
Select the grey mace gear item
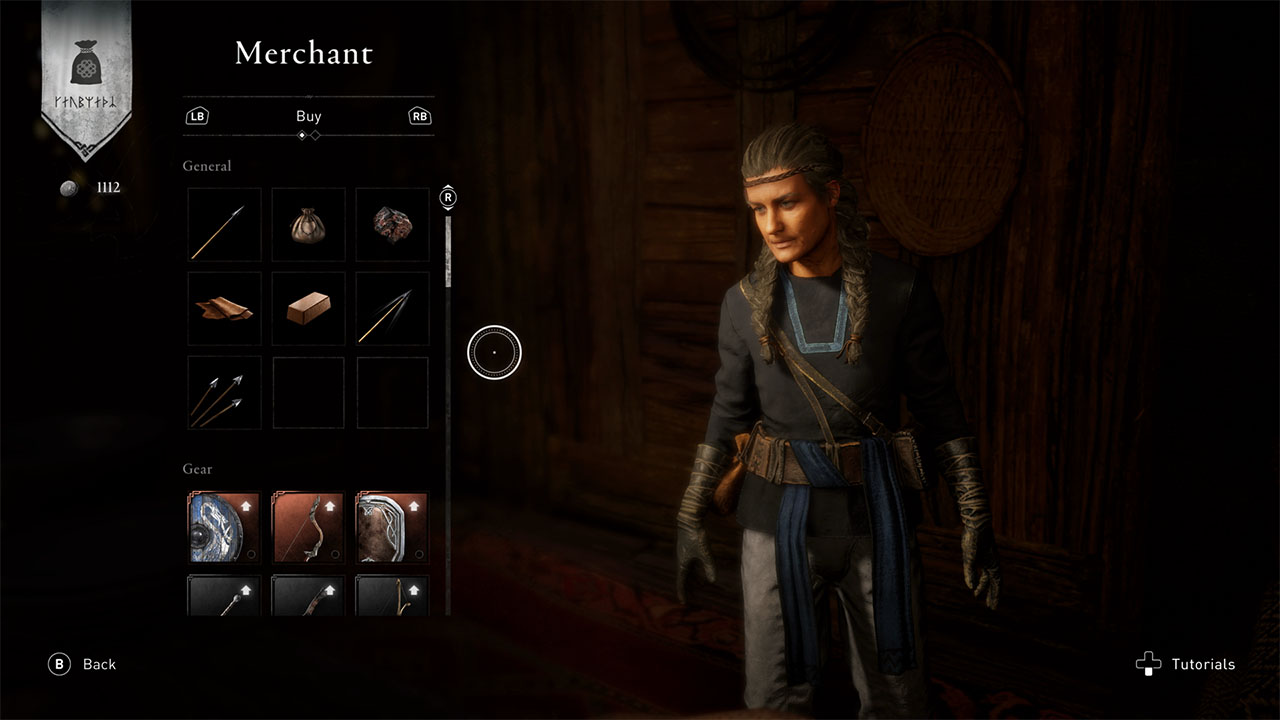coord(224,596)
